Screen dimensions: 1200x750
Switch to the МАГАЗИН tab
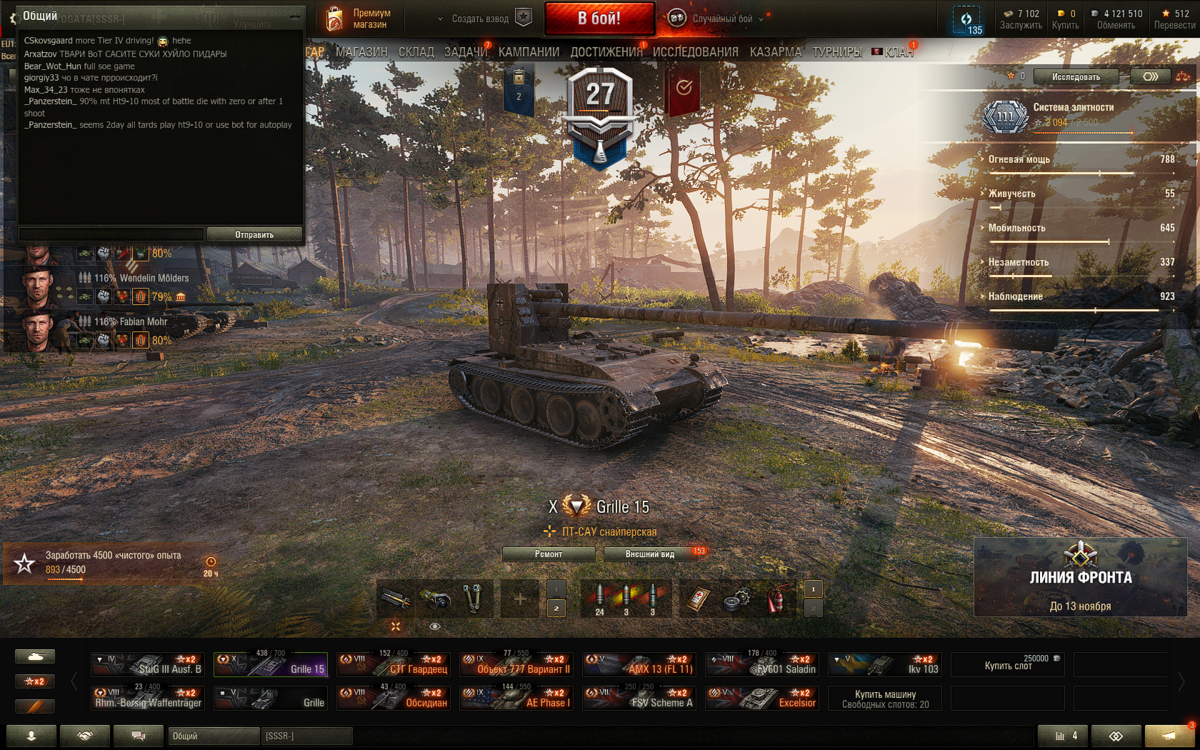(x=361, y=52)
